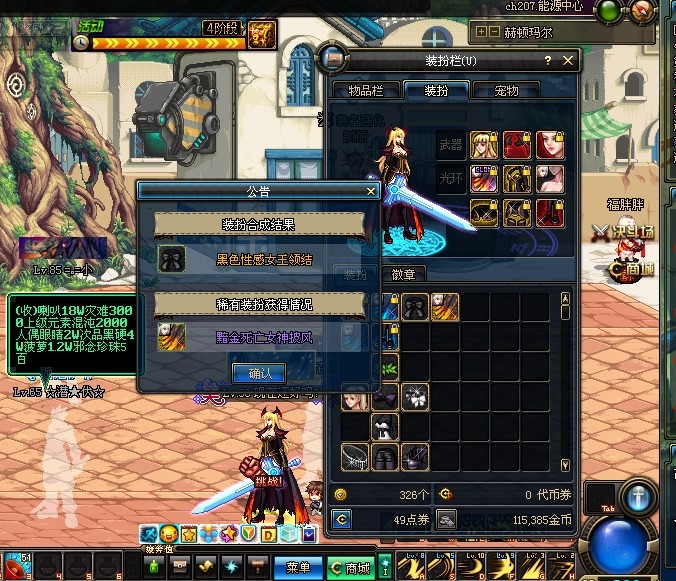
Task: Close the 装扮栏 avatar window
Action: point(569,61)
